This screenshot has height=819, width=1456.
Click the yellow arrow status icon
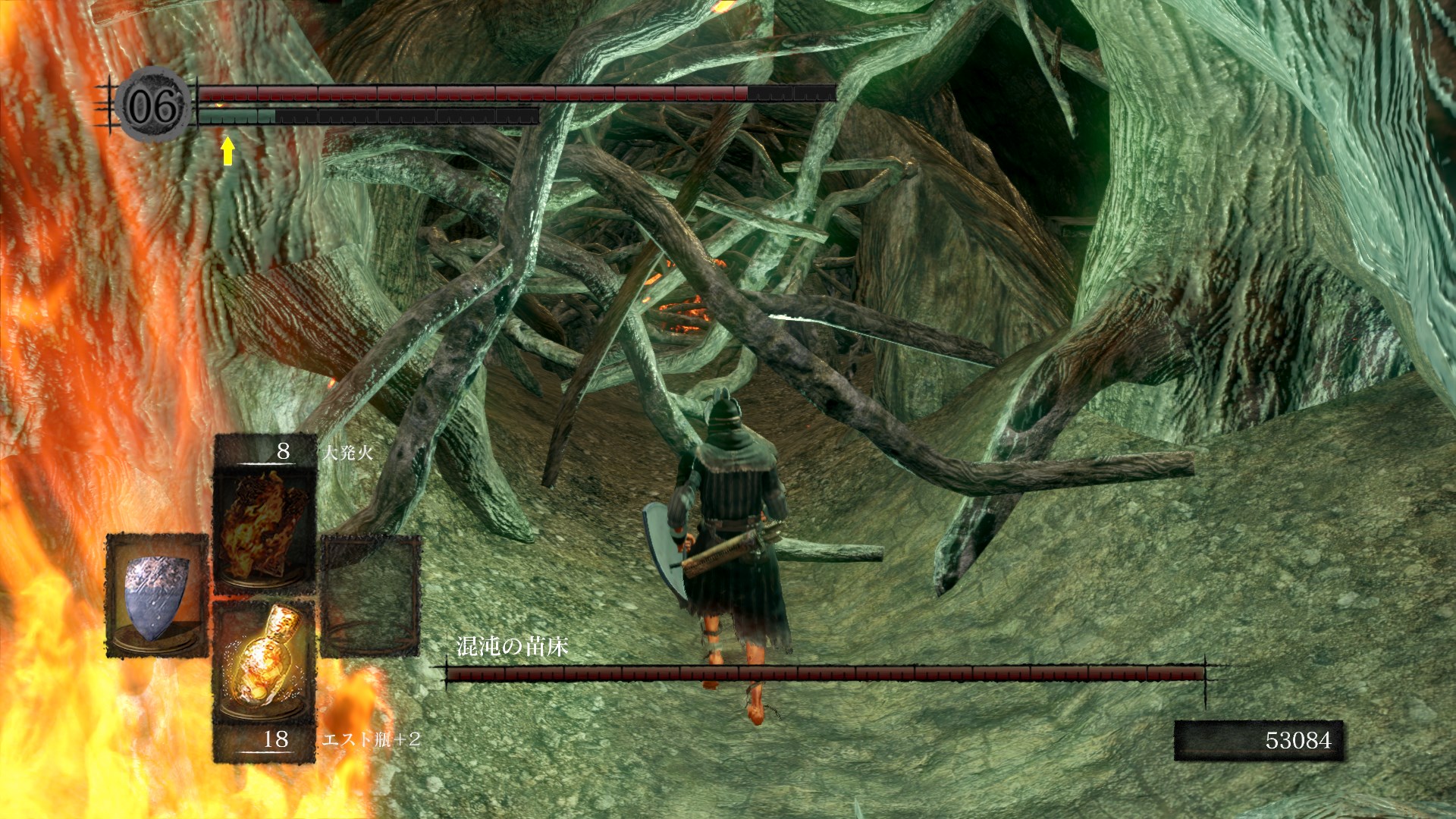pos(227,150)
